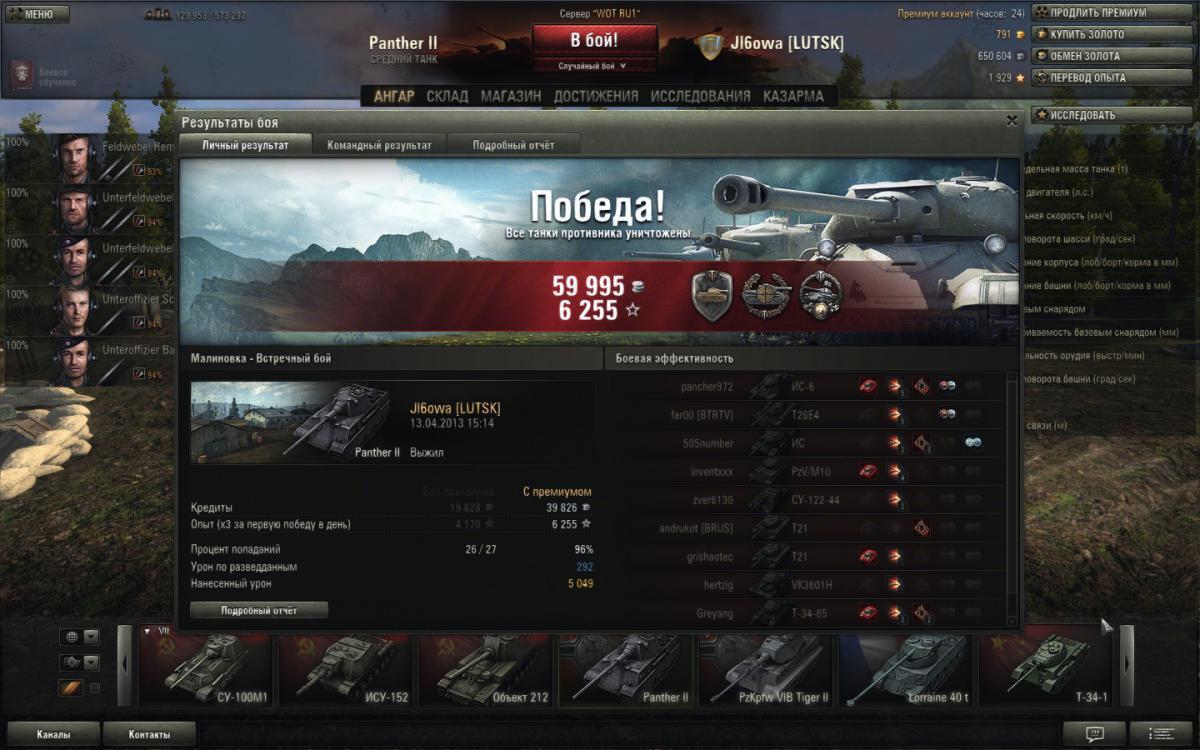Click Перевод опыта button
Image resolution: width=1200 pixels, height=750 pixels.
[x=1098, y=77]
